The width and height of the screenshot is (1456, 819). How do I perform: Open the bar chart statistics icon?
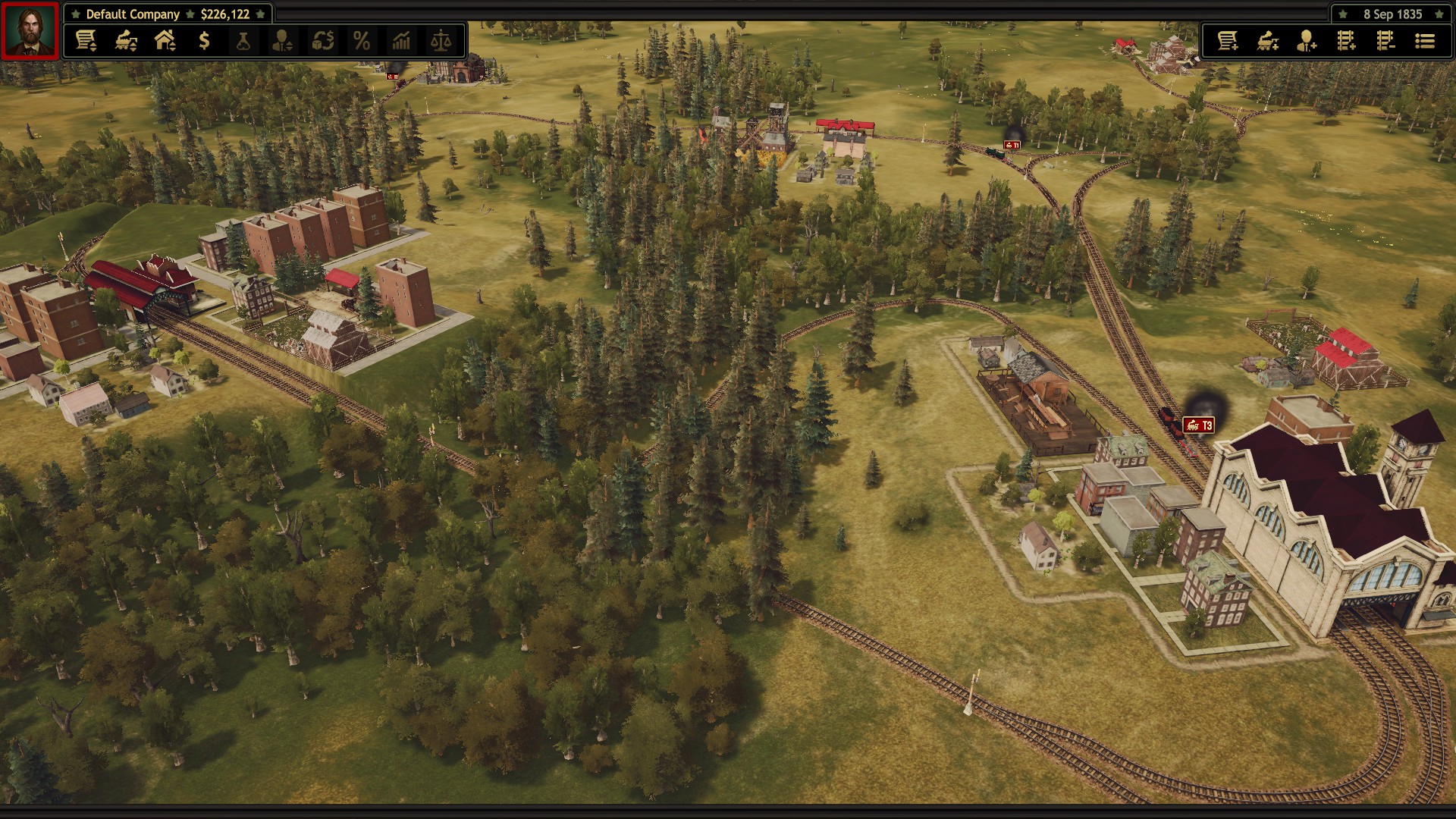tap(401, 41)
